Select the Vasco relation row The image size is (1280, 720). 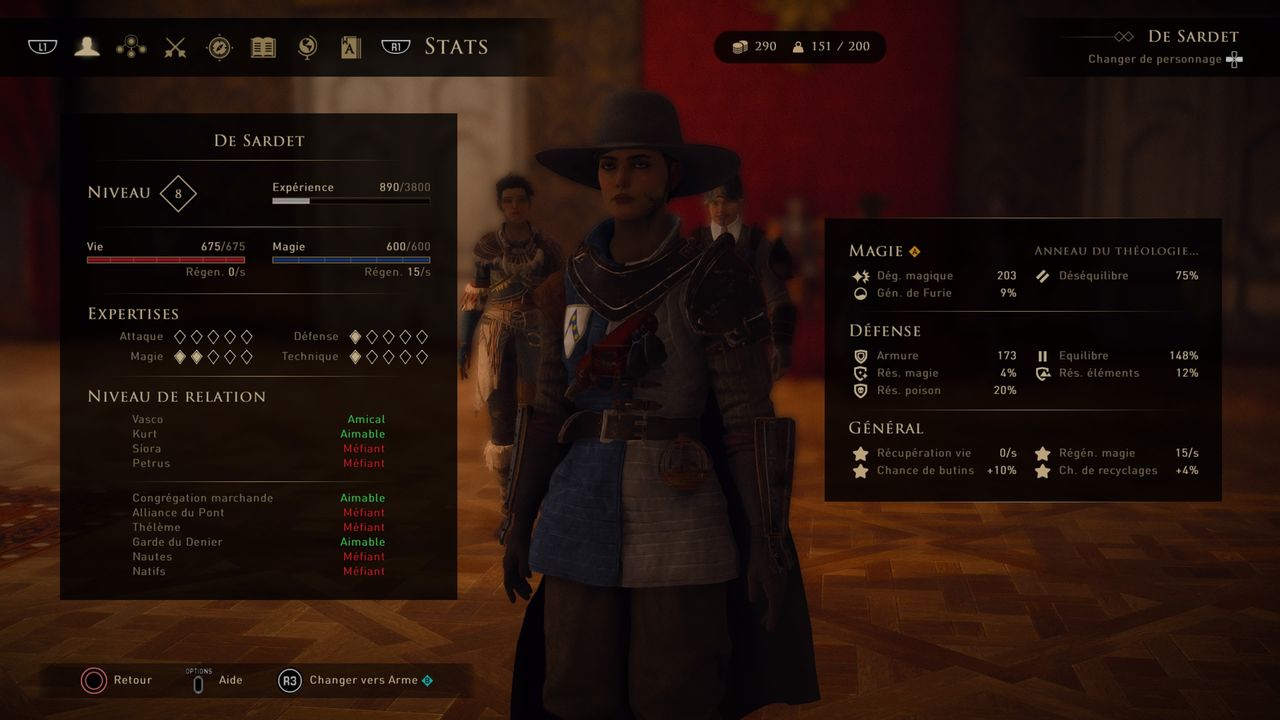click(x=258, y=419)
